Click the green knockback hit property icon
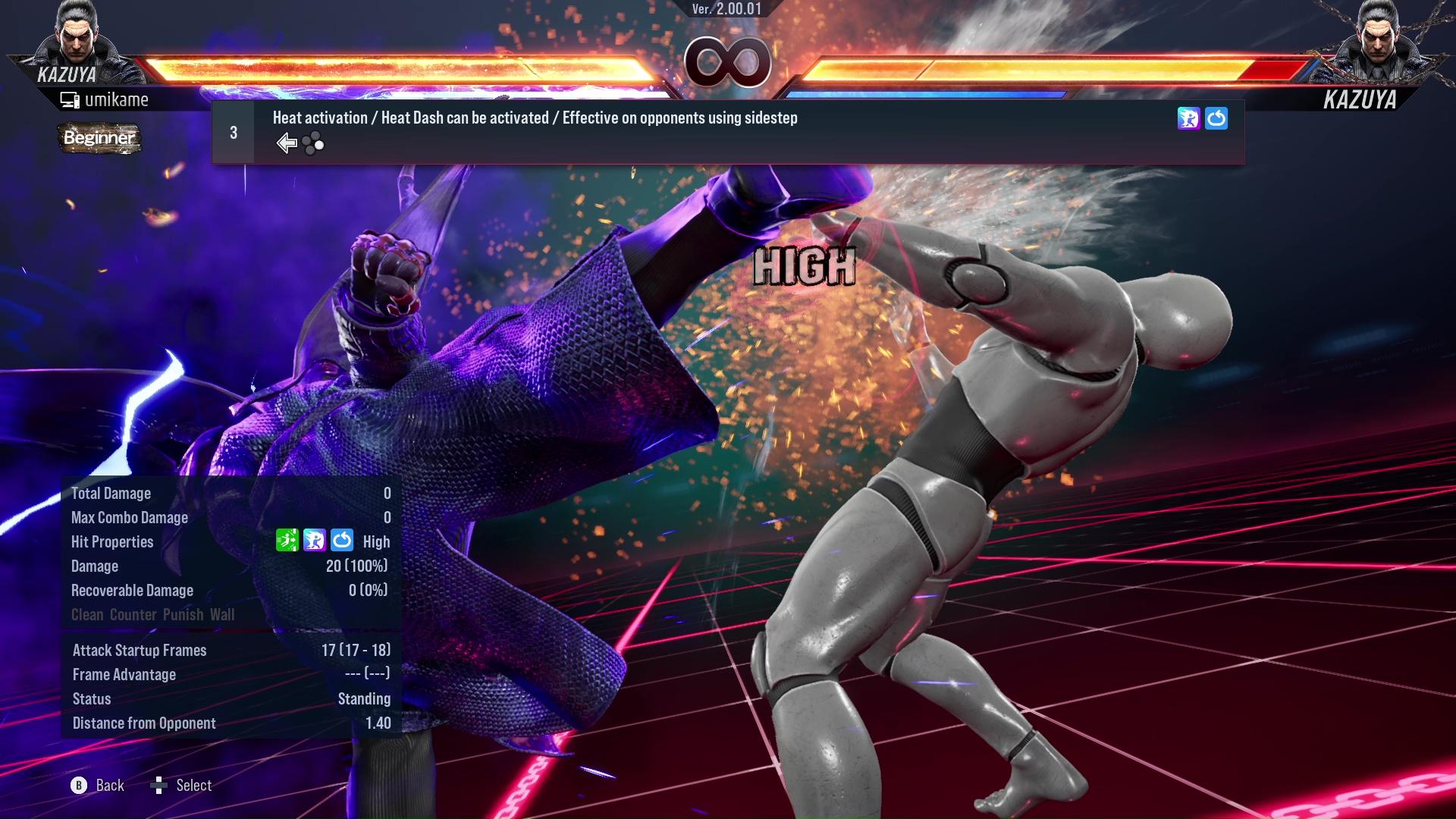The height and width of the screenshot is (819, 1456). [286, 541]
